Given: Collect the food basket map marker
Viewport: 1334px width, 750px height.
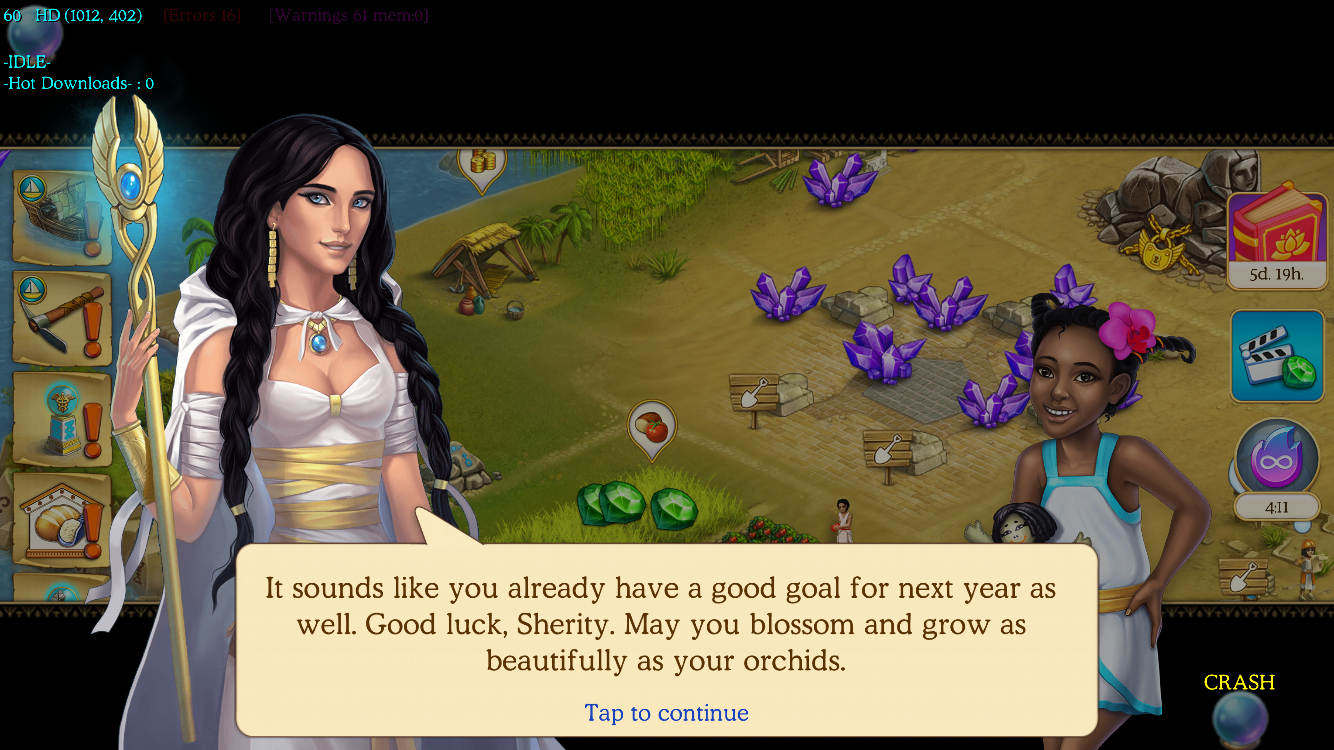Looking at the screenshot, I should tap(652, 427).
